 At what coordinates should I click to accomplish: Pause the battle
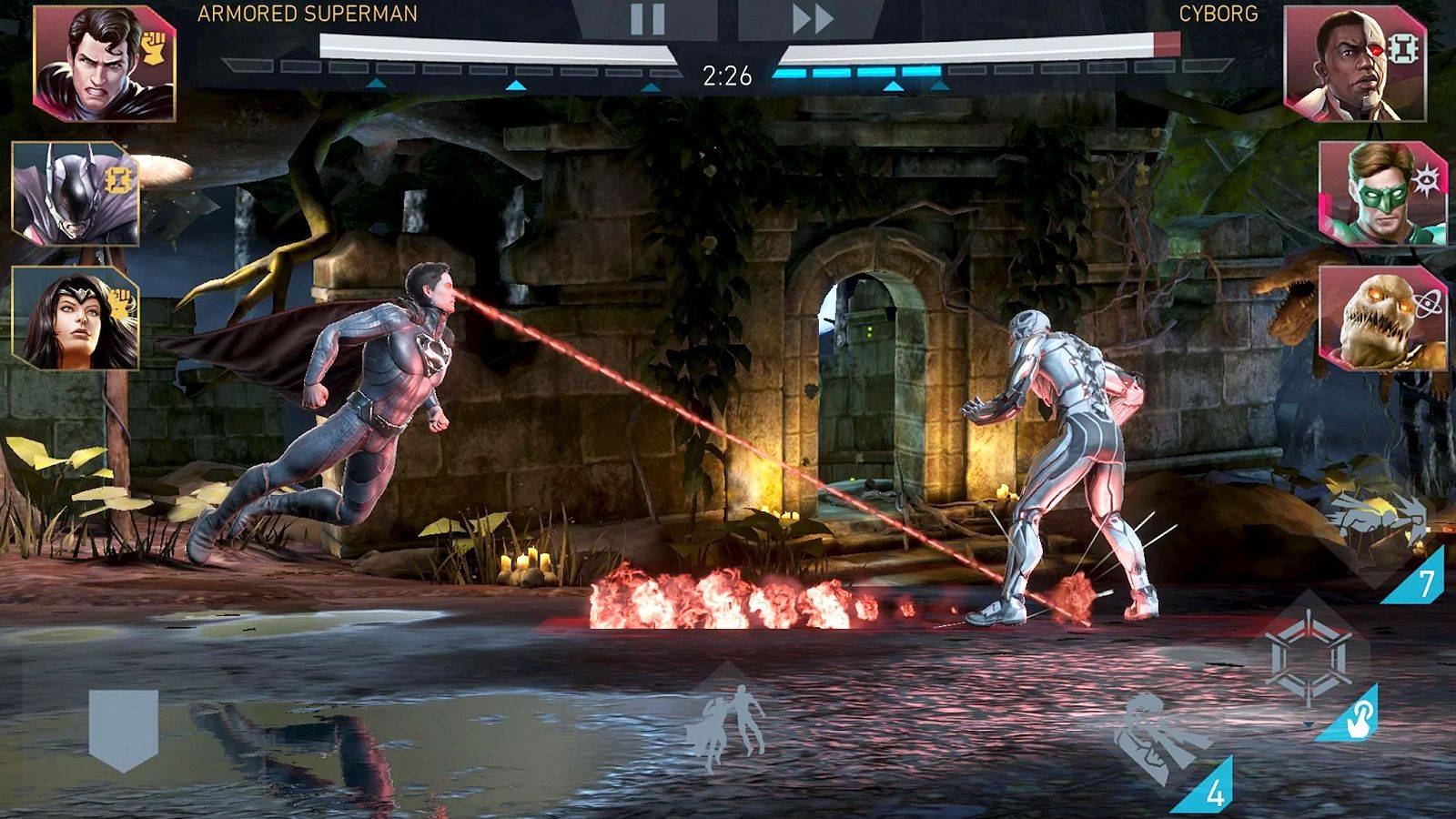646,20
